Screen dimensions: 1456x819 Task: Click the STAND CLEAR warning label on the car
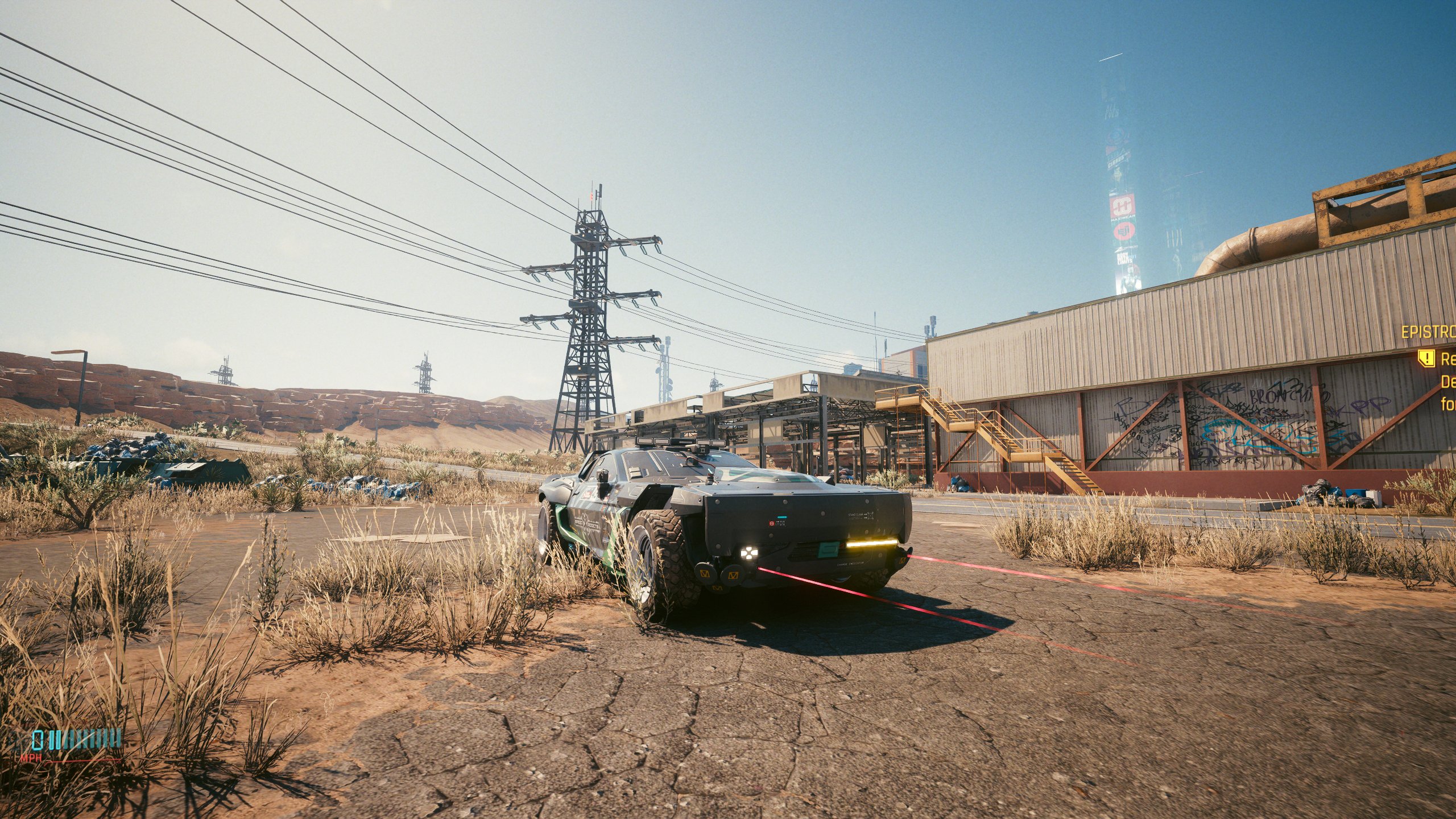click(x=856, y=515)
